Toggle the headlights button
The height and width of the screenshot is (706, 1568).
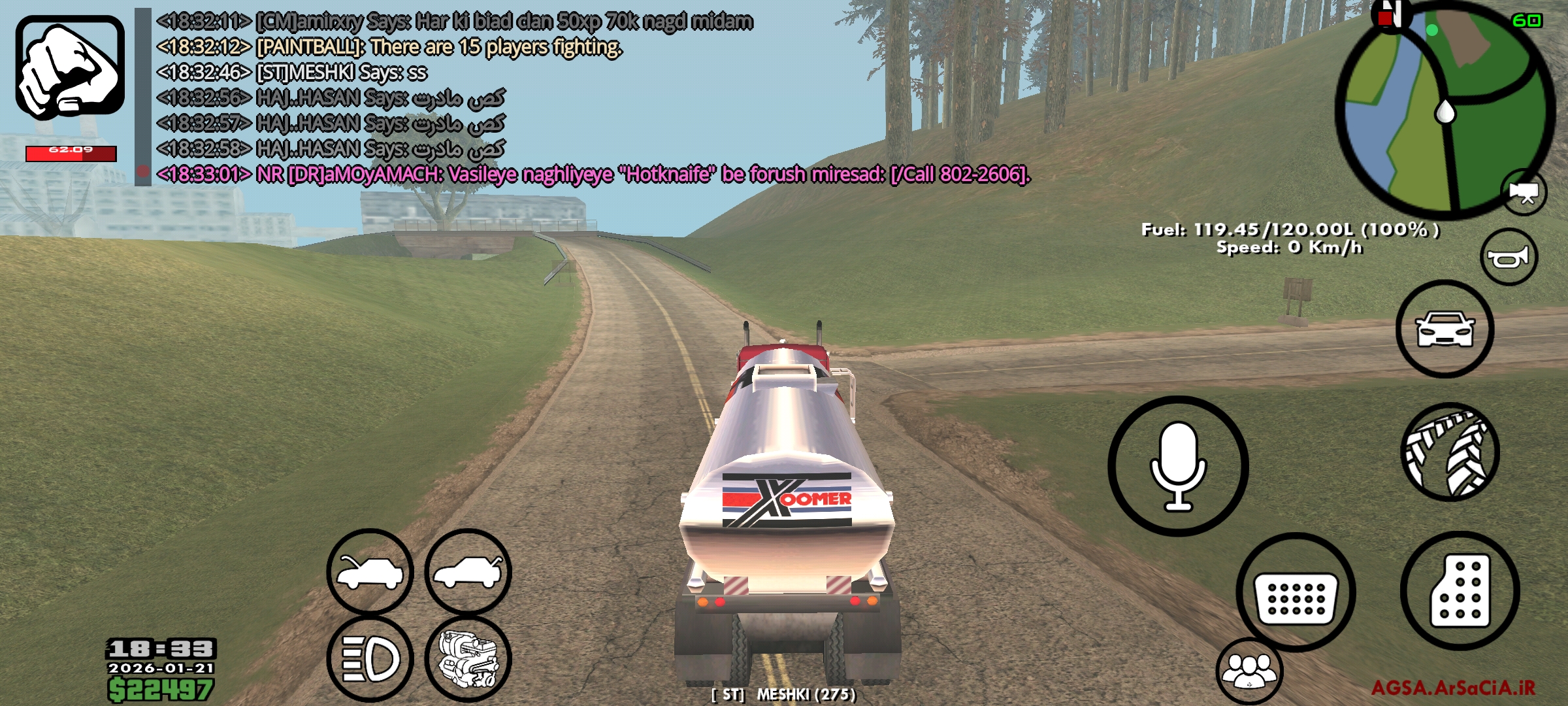click(370, 658)
